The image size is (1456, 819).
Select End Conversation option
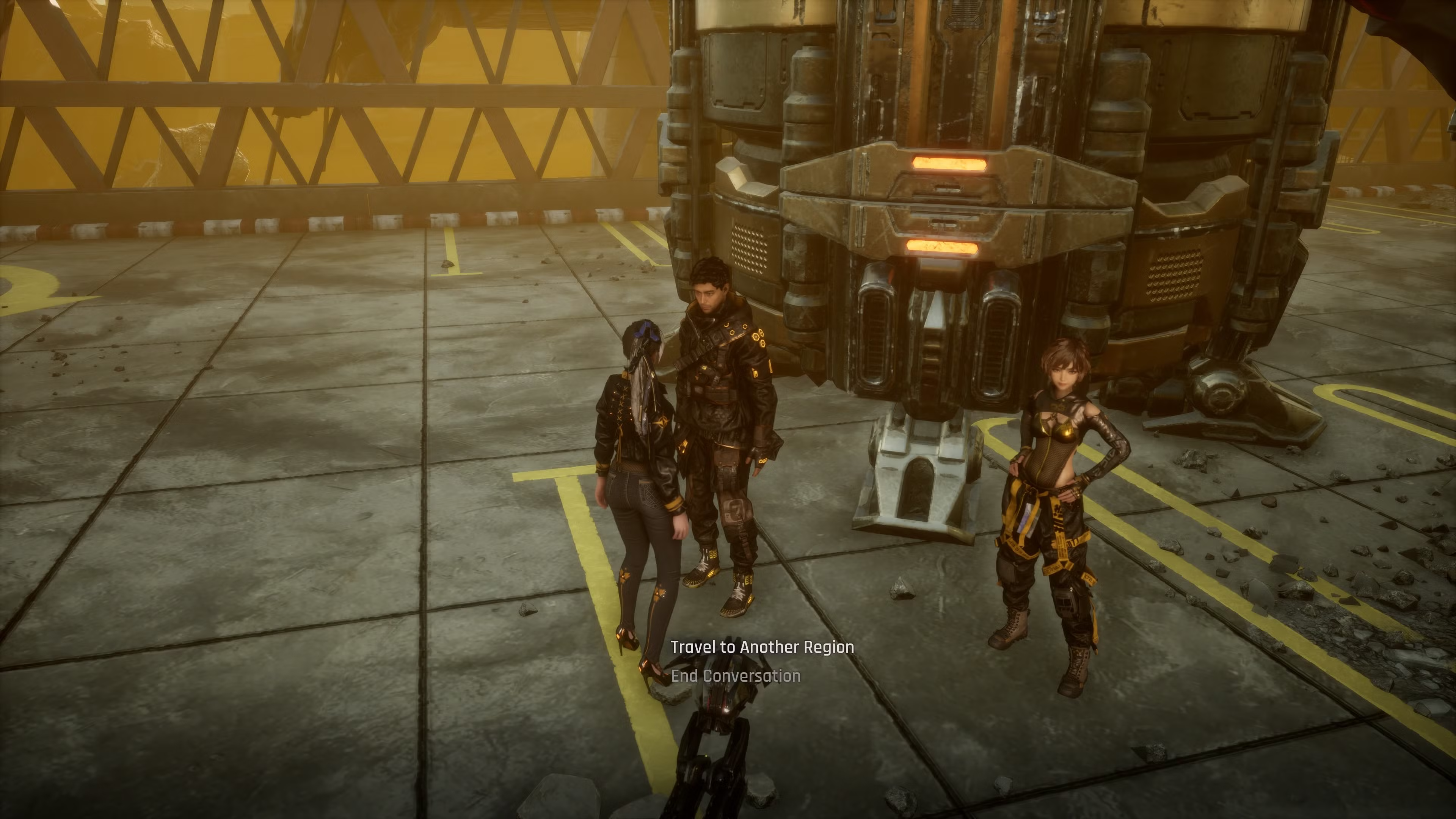click(735, 676)
